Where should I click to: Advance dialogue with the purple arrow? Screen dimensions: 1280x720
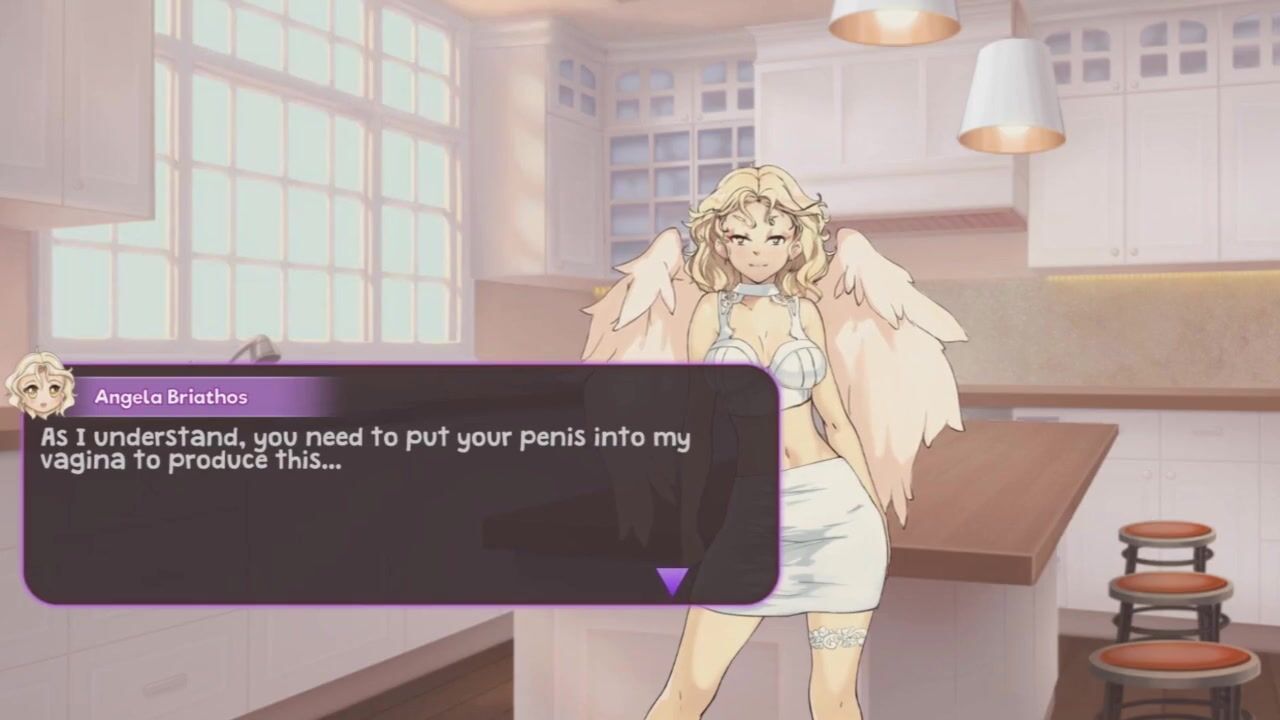(x=672, y=580)
